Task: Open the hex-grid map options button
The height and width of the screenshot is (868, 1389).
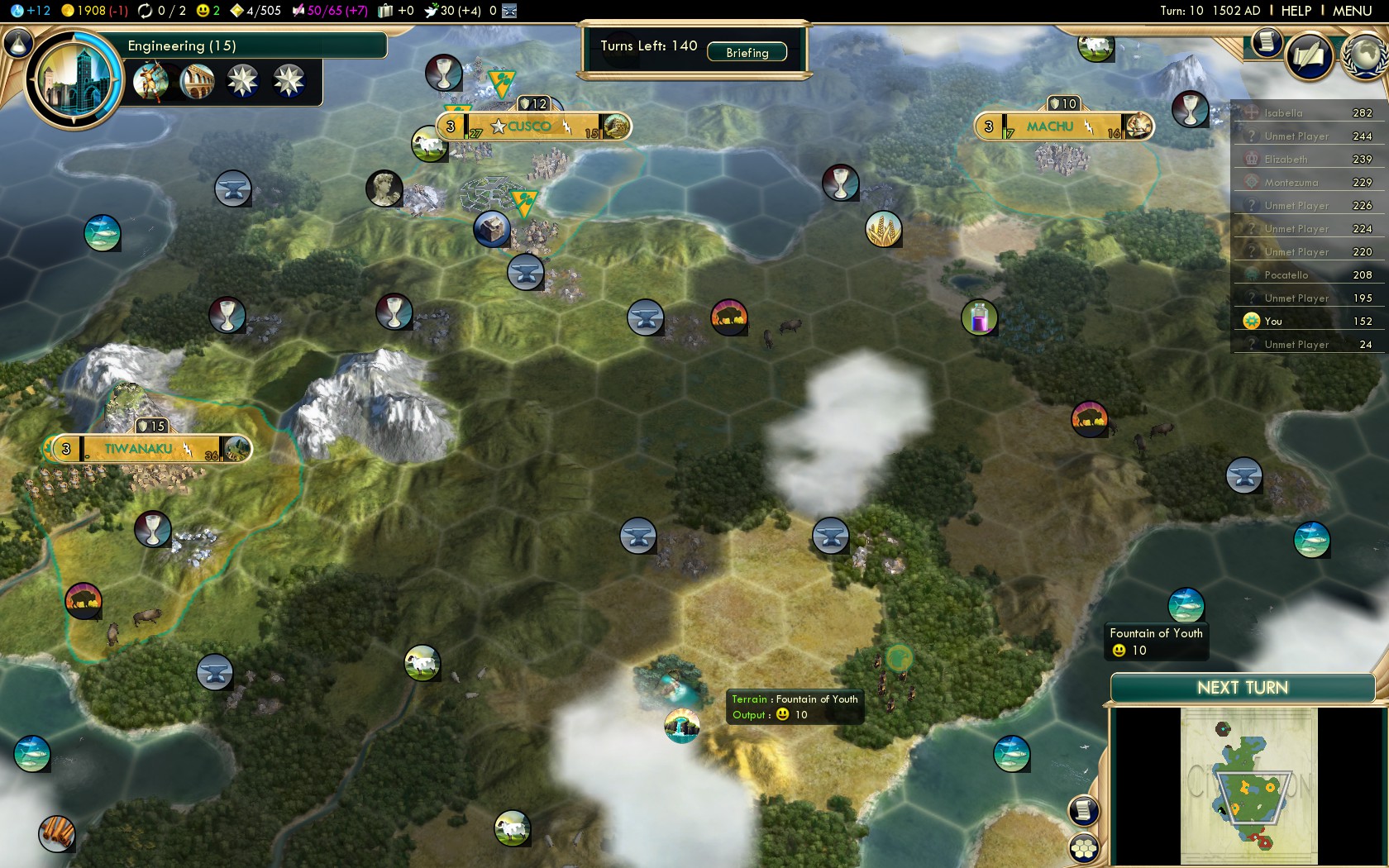Action: [x=1084, y=847]
